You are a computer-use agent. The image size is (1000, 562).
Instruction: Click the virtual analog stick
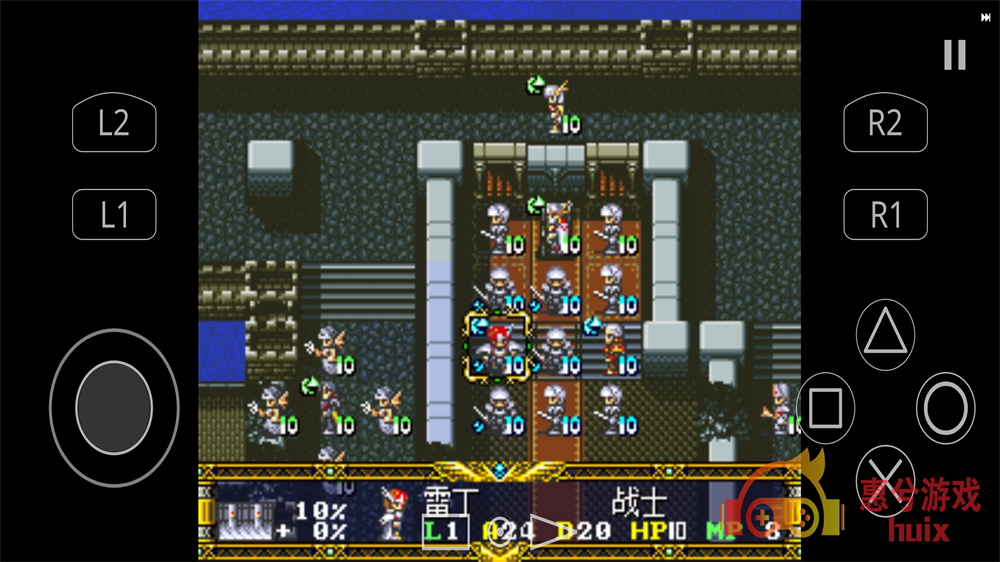(114, 407)
